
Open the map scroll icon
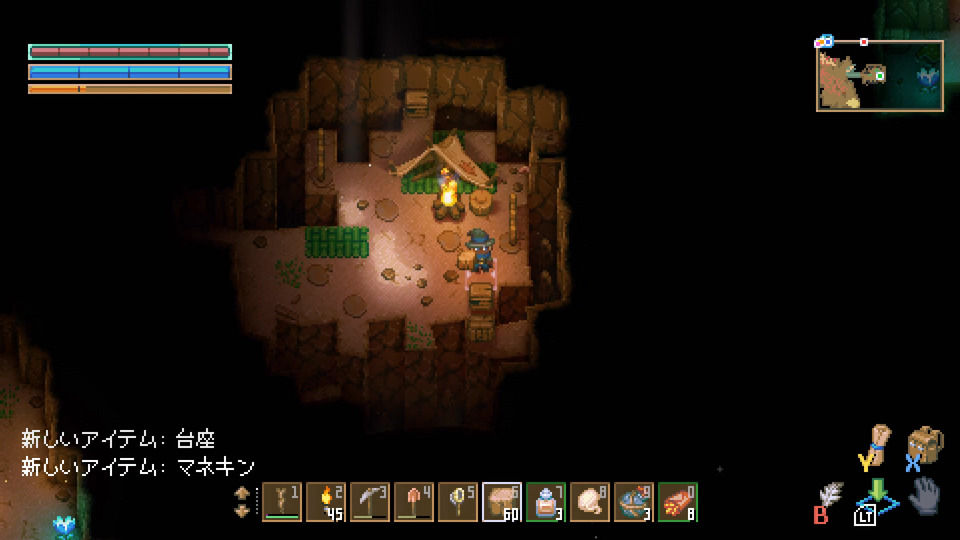[x=877, y=441]
